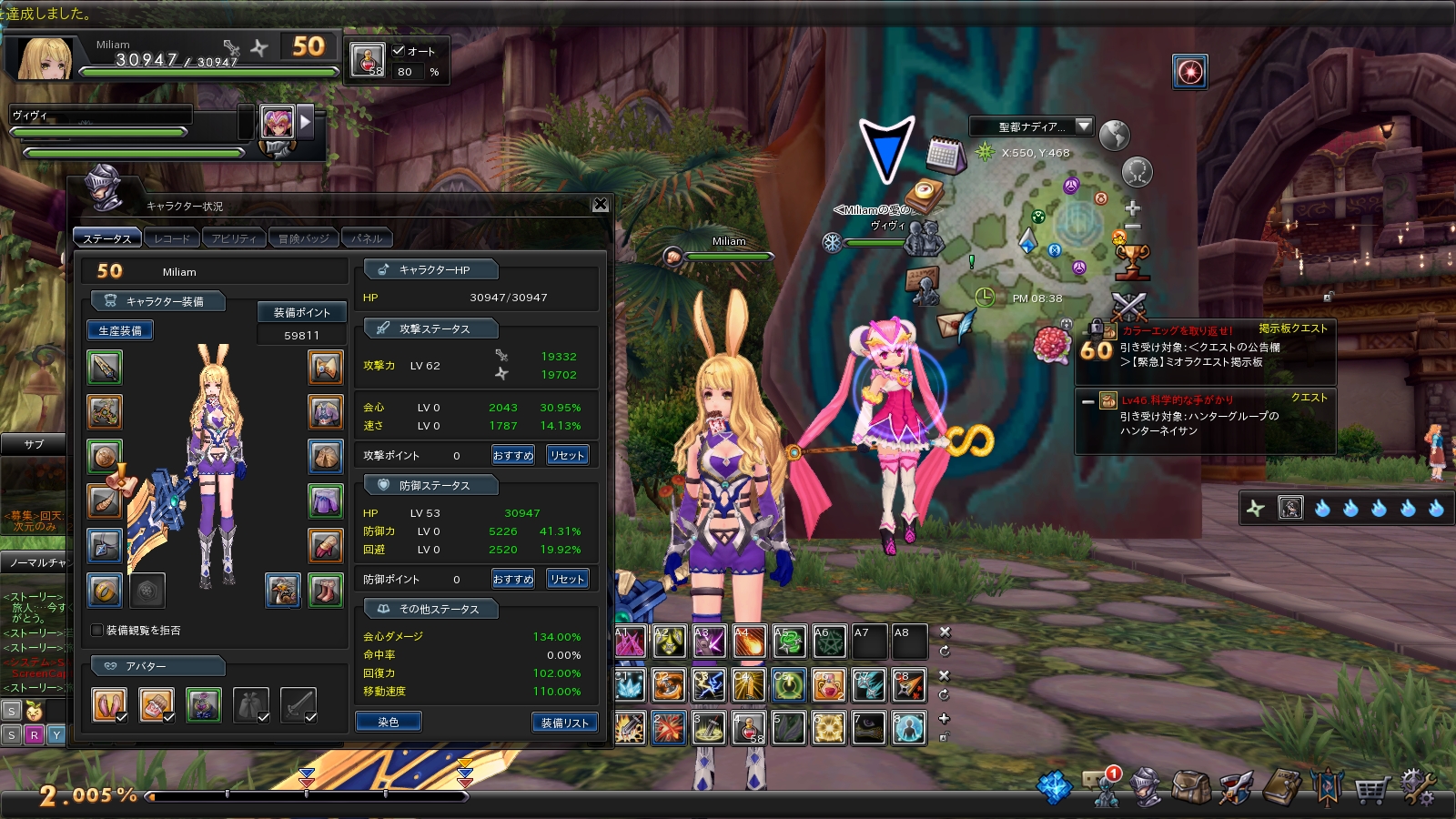Show the 冒険バッジ tab
Screen dimensions: 1456x819
pos(304,238)
